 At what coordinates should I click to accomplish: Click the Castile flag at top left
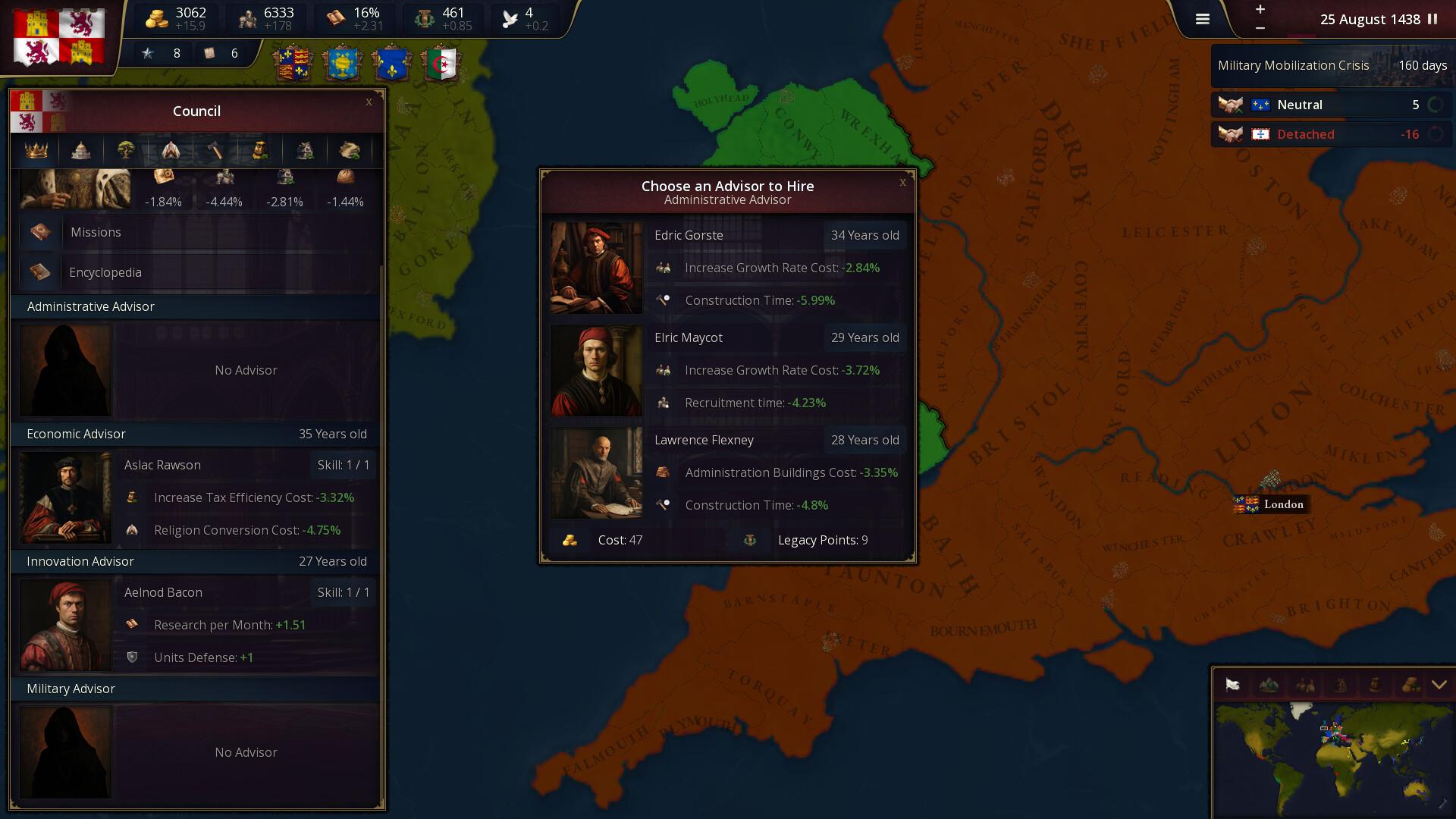coord(59,36)
